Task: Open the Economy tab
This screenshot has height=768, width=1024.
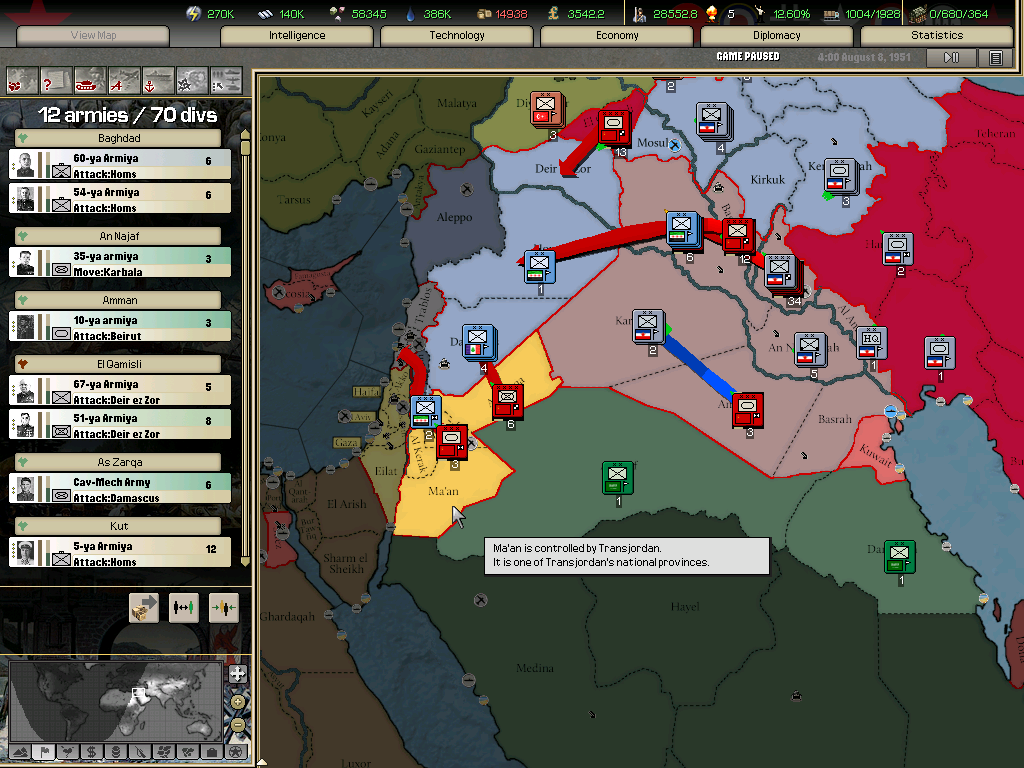Action: point(617,35)
